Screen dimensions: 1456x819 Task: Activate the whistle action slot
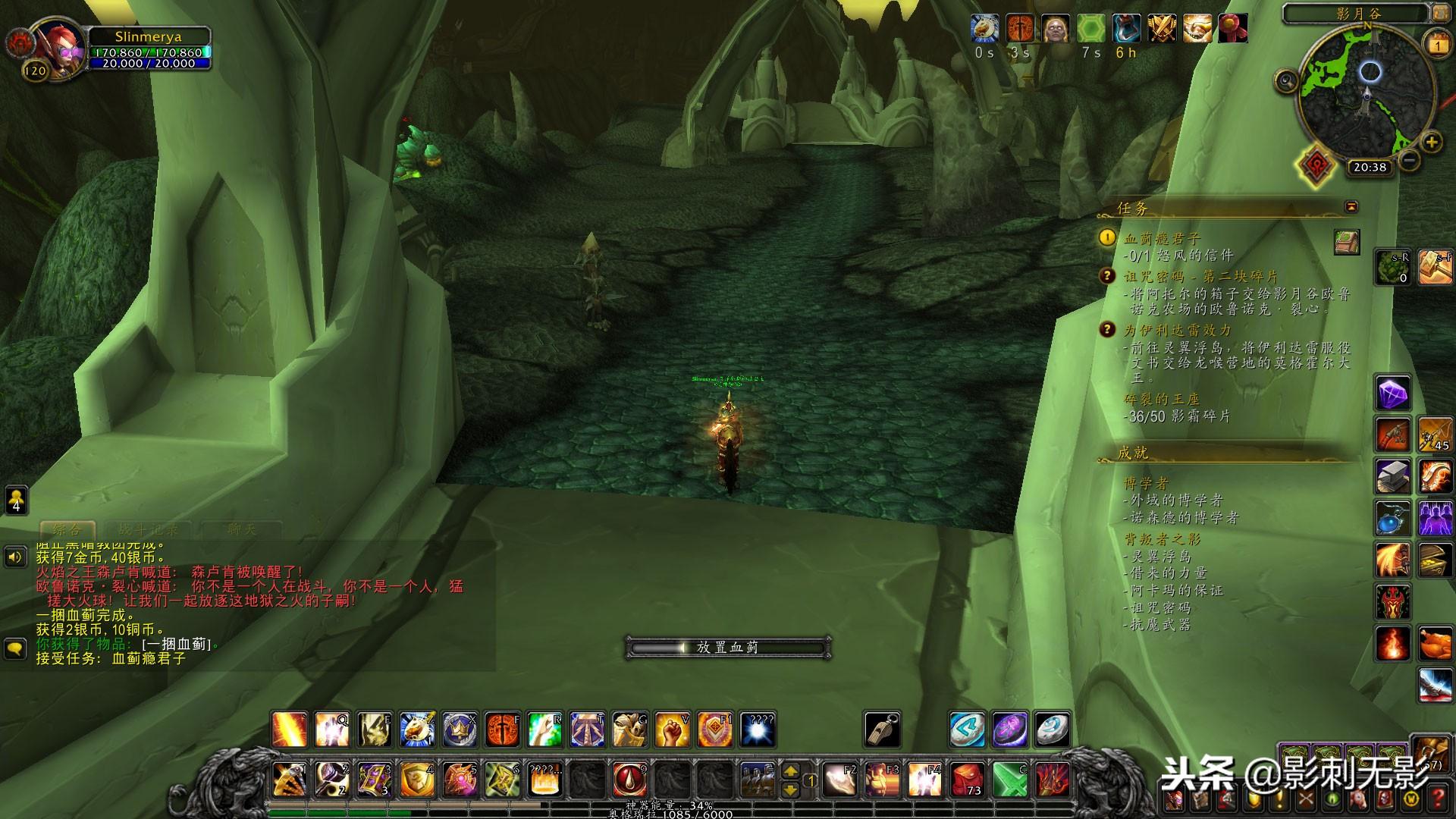click(x=882, y=730)
